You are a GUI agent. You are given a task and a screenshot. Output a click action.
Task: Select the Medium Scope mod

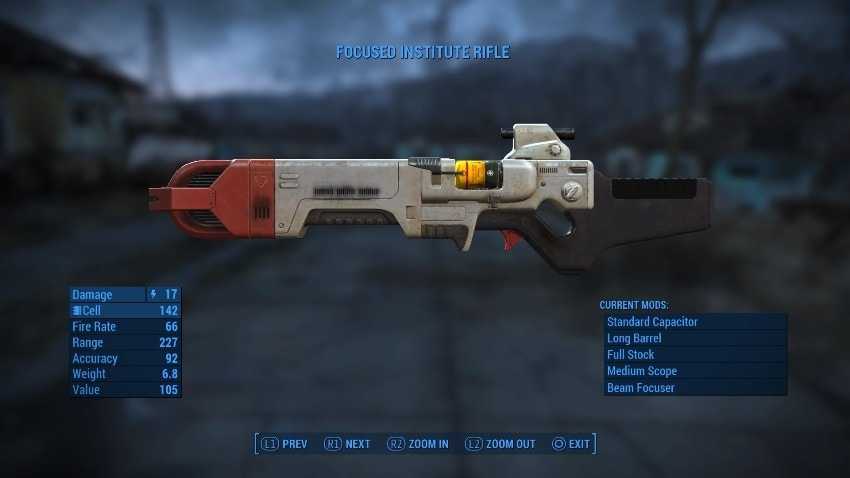[694, 371]
